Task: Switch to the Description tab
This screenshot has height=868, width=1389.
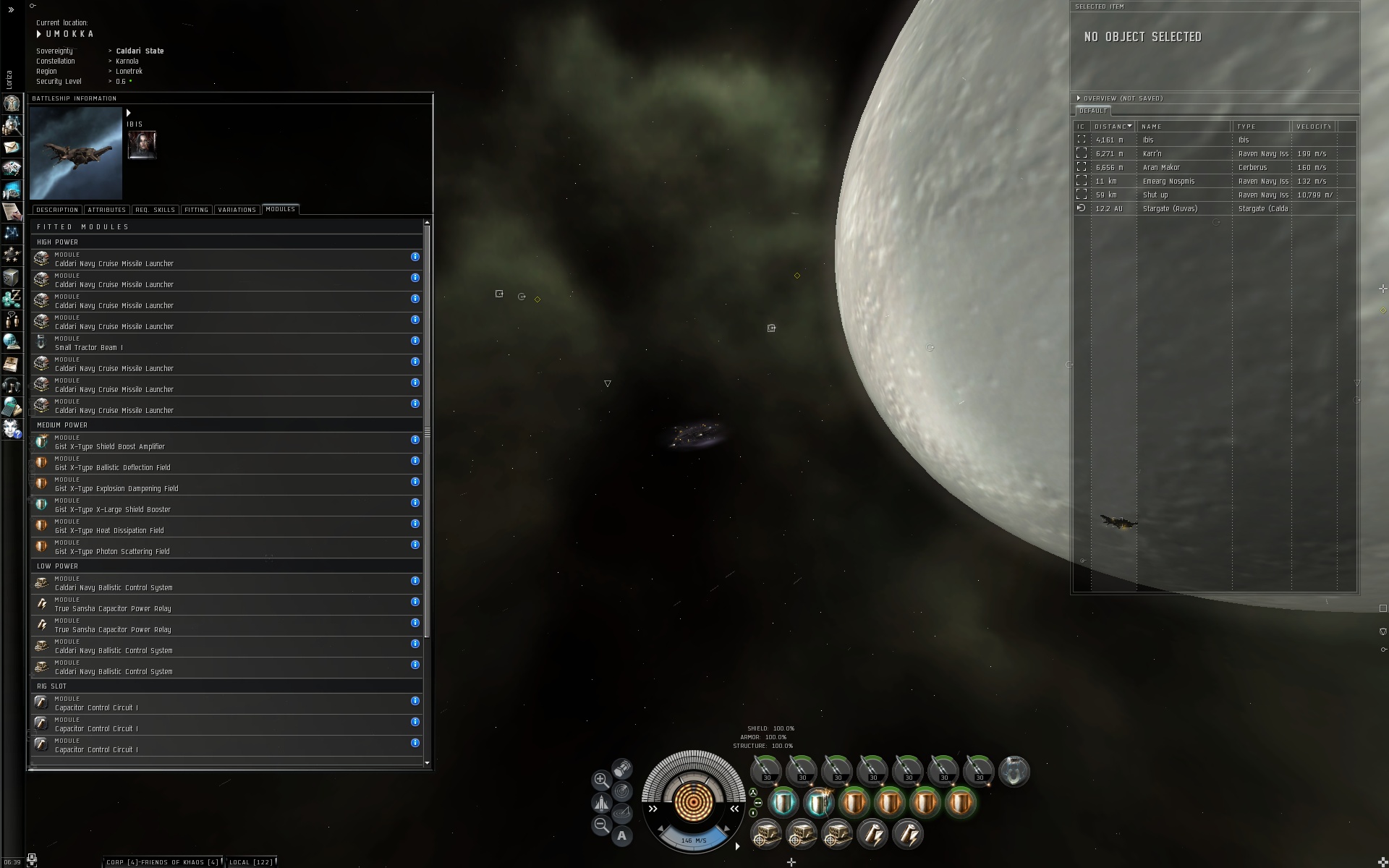Action: [x=57, y=210]
